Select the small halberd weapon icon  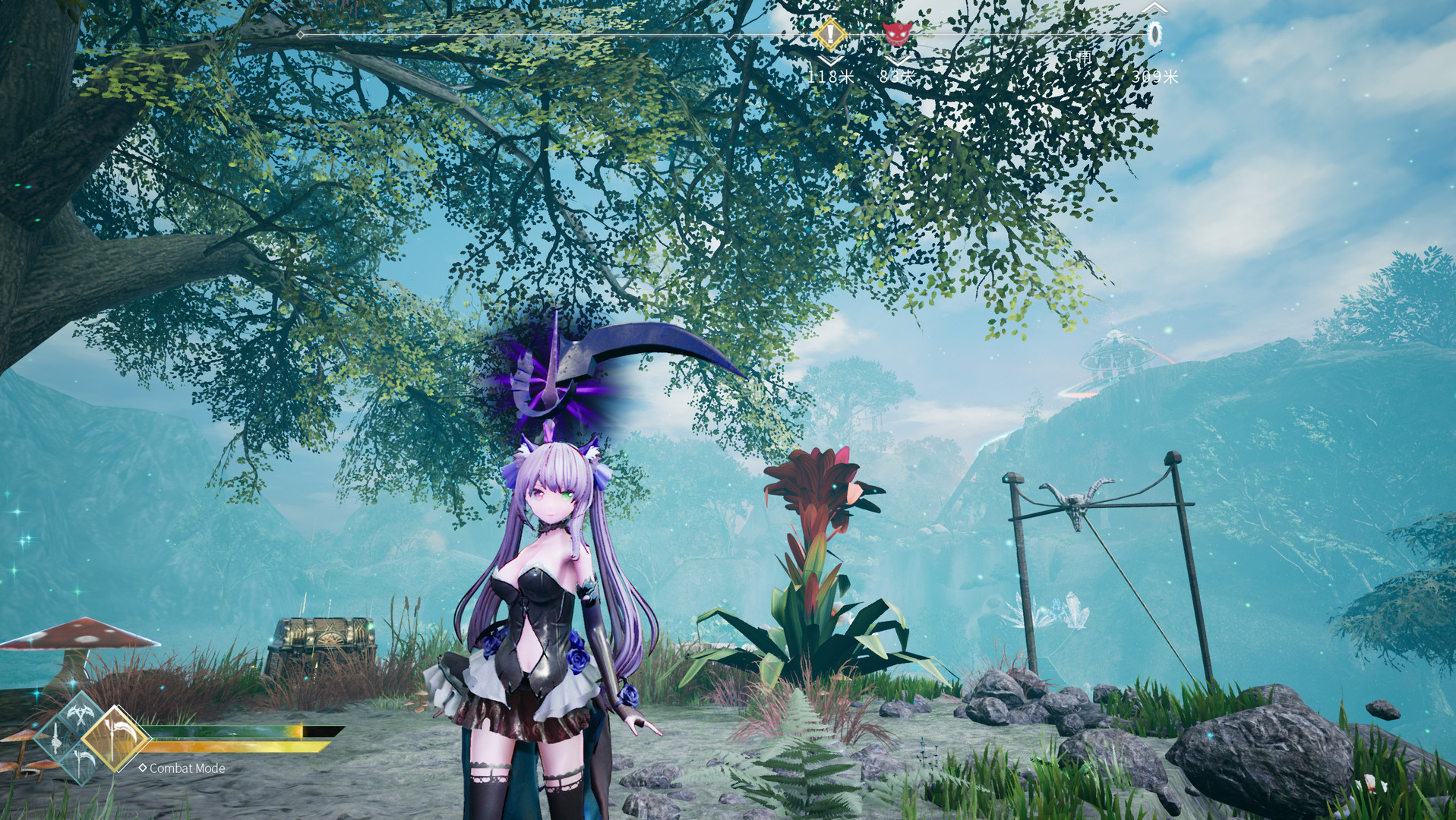pos(82,763)
